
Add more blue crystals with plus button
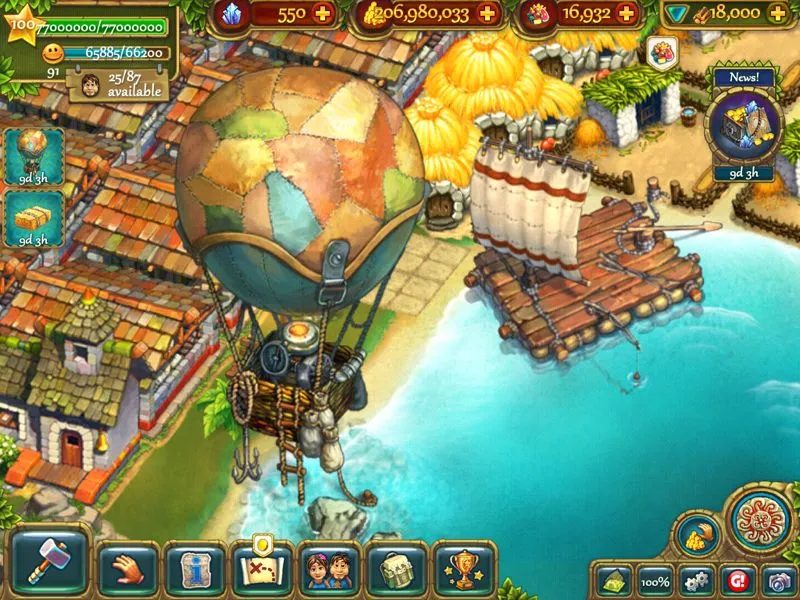(322, 14)
